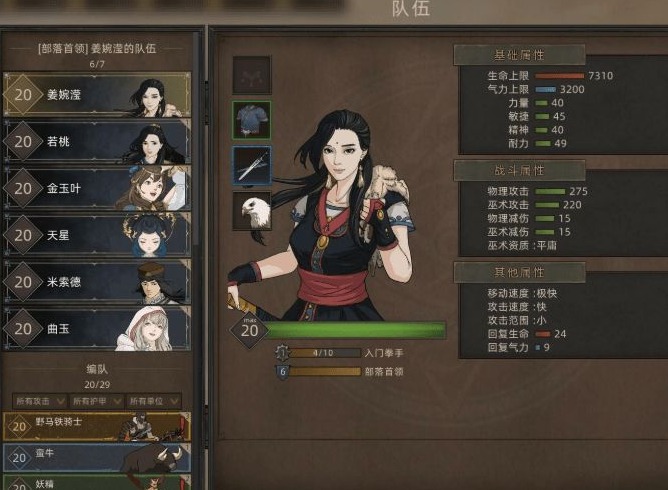The height and width of the screenshot is (490, 668).
Task: Pick 米索德 from the team roster
Action: click(97, 281)
